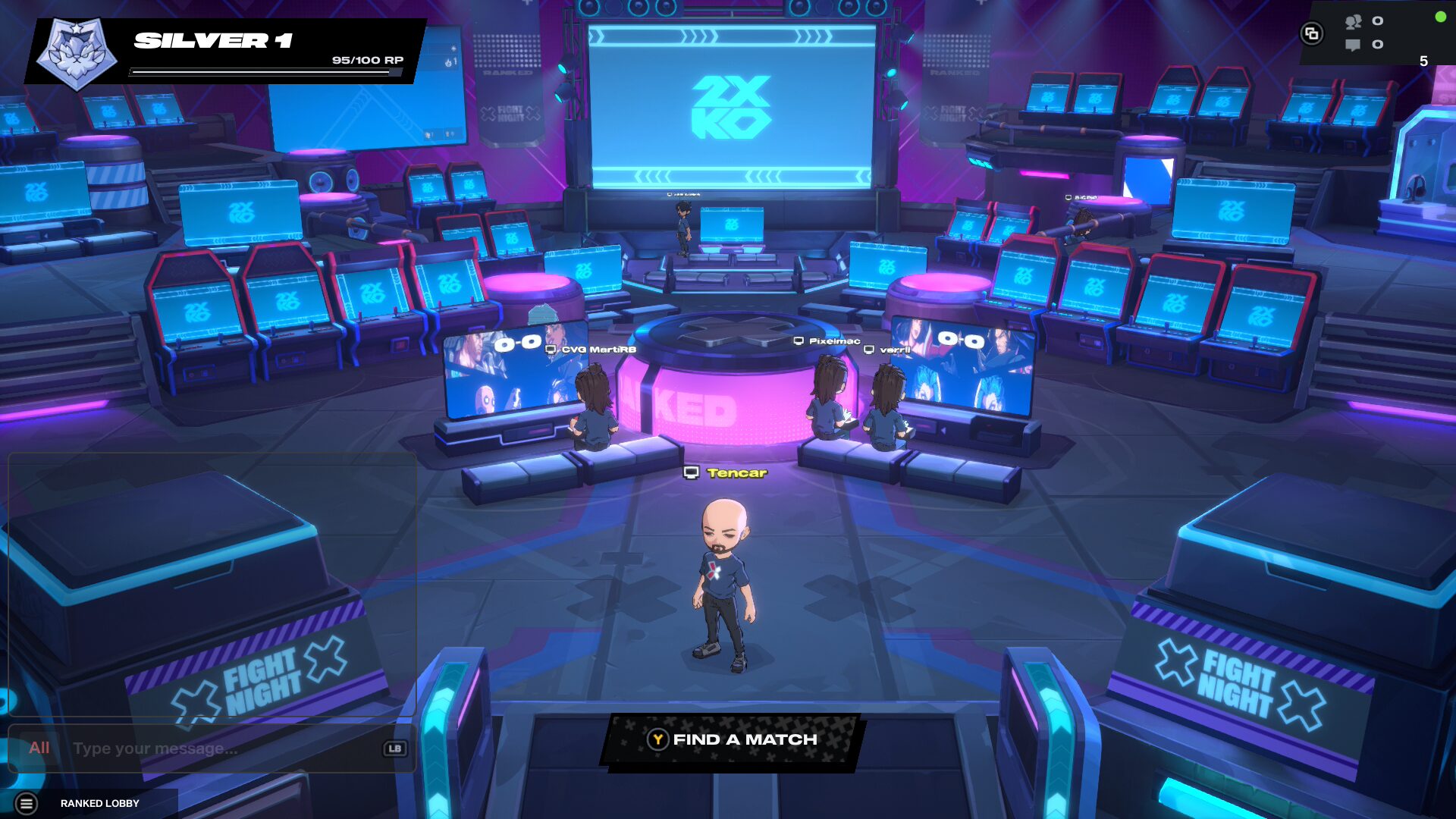This screenshot has width=1456, height=819.
Task: Click the Find a Match button
Action: pyautogui.click(x=733, y=740)
